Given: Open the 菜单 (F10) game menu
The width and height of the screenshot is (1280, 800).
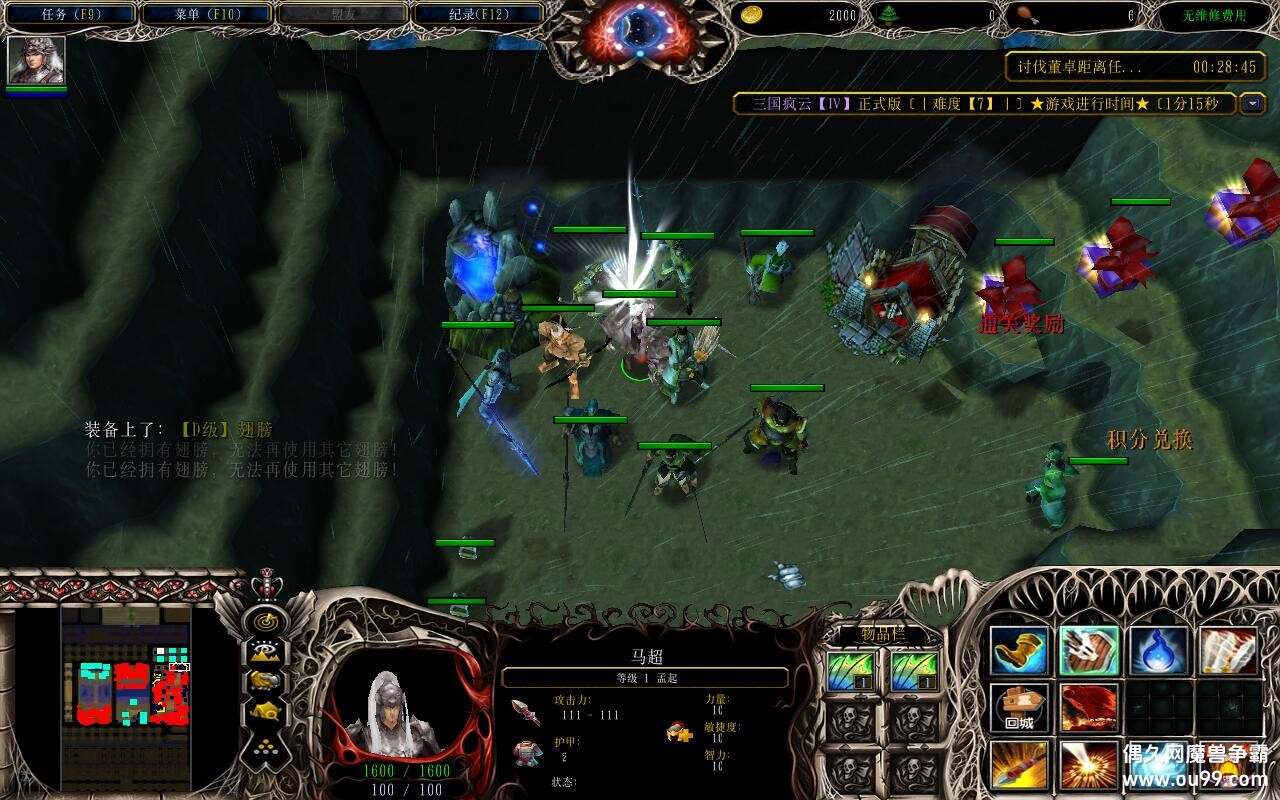Looking at the screenshot, I should (x=205, y=14).
